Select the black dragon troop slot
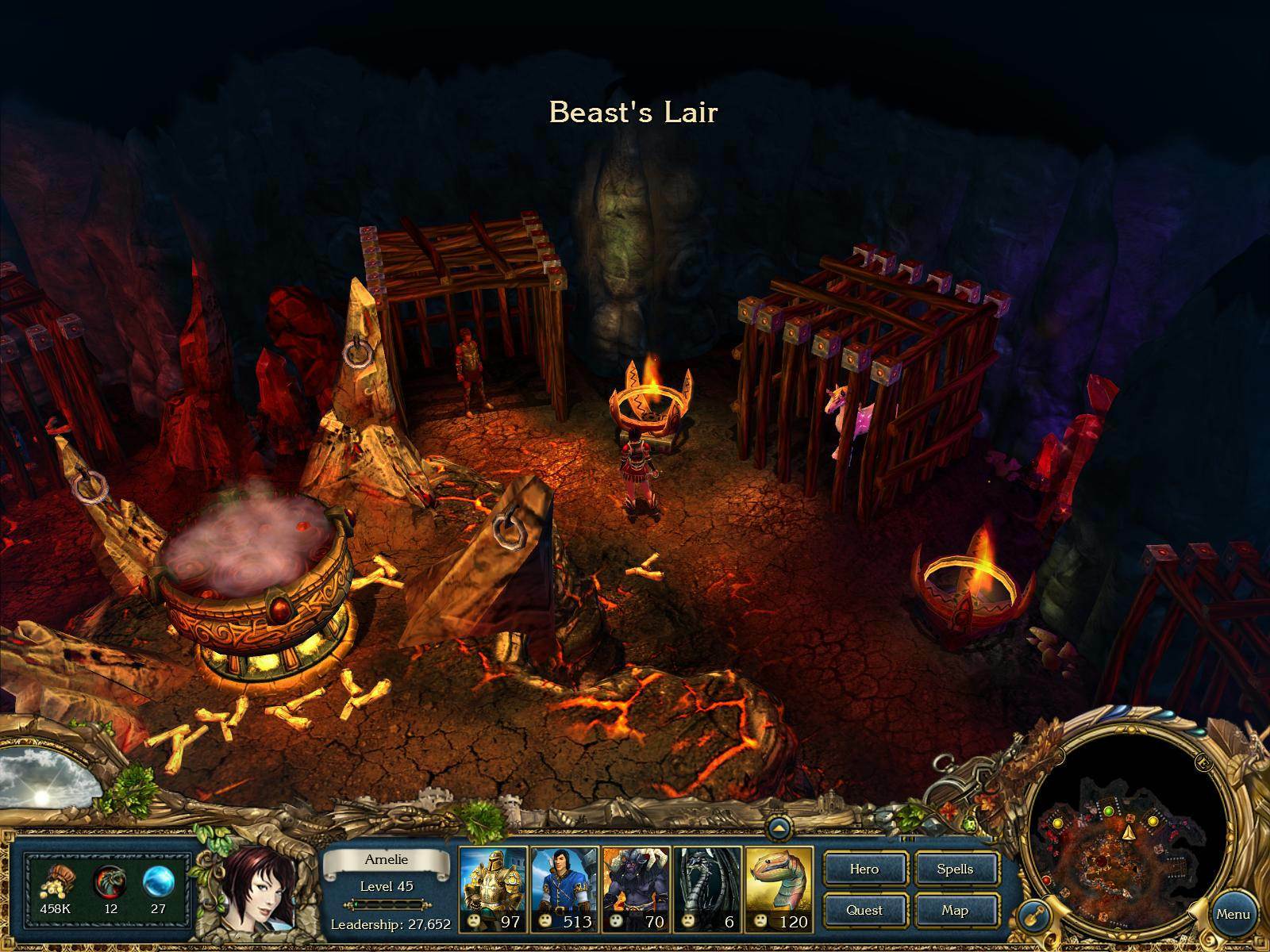Image resolution: width=1270 pixels, height=952 pixels. click(x=707, y=889)
